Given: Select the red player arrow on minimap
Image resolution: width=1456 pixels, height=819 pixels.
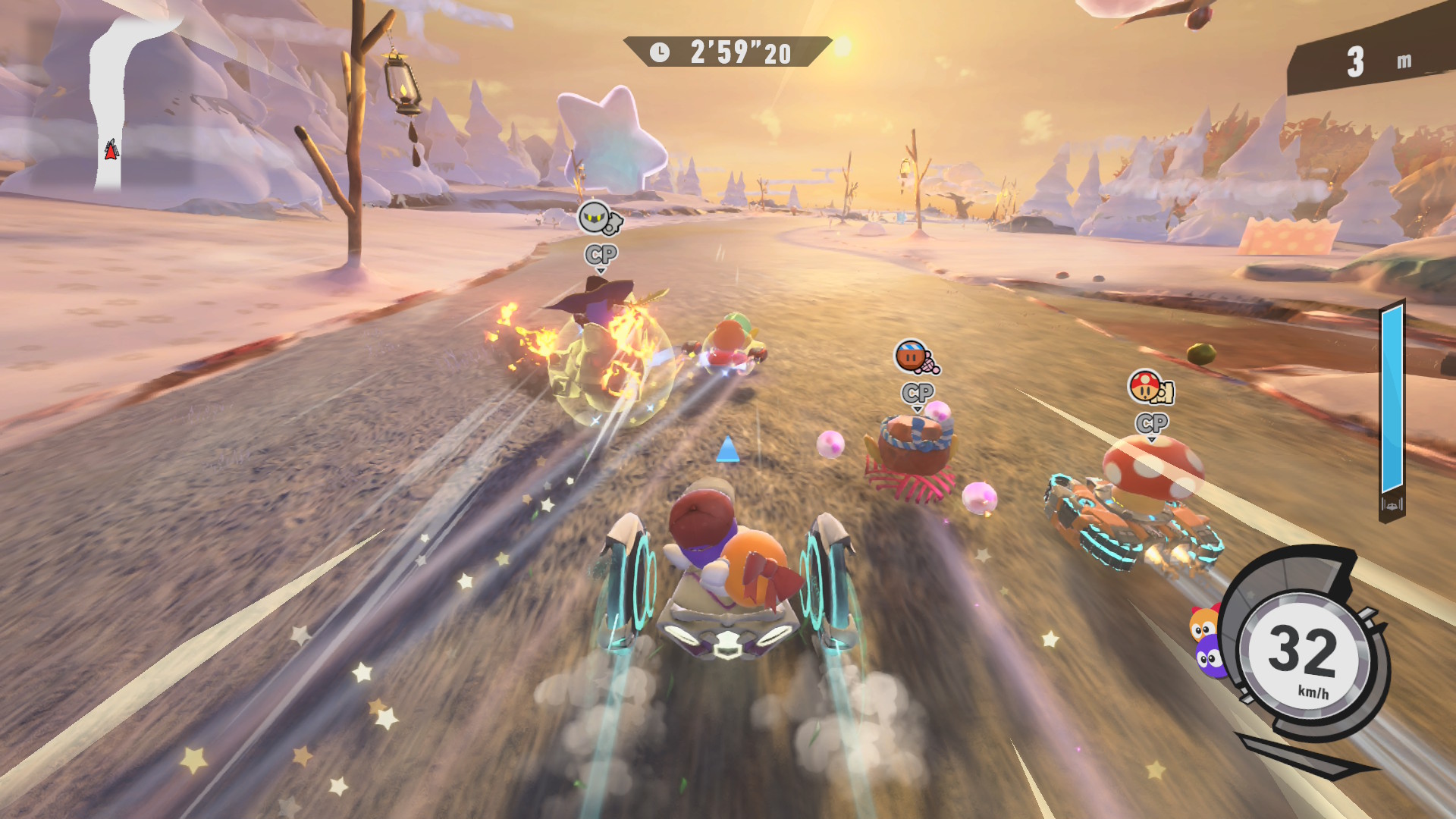Looking at the screenshot, I should pos(111,150).
